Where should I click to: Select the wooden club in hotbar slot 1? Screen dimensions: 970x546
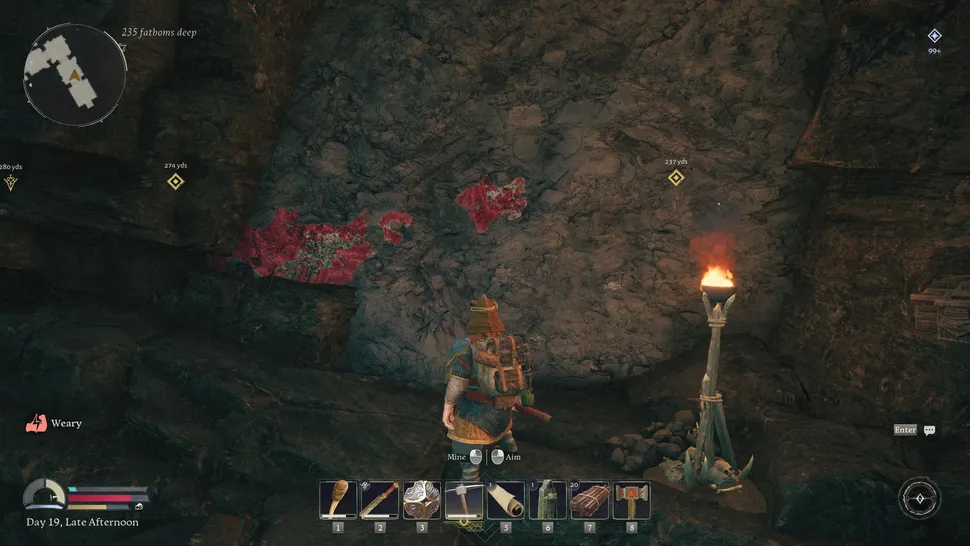coord(338,500)
